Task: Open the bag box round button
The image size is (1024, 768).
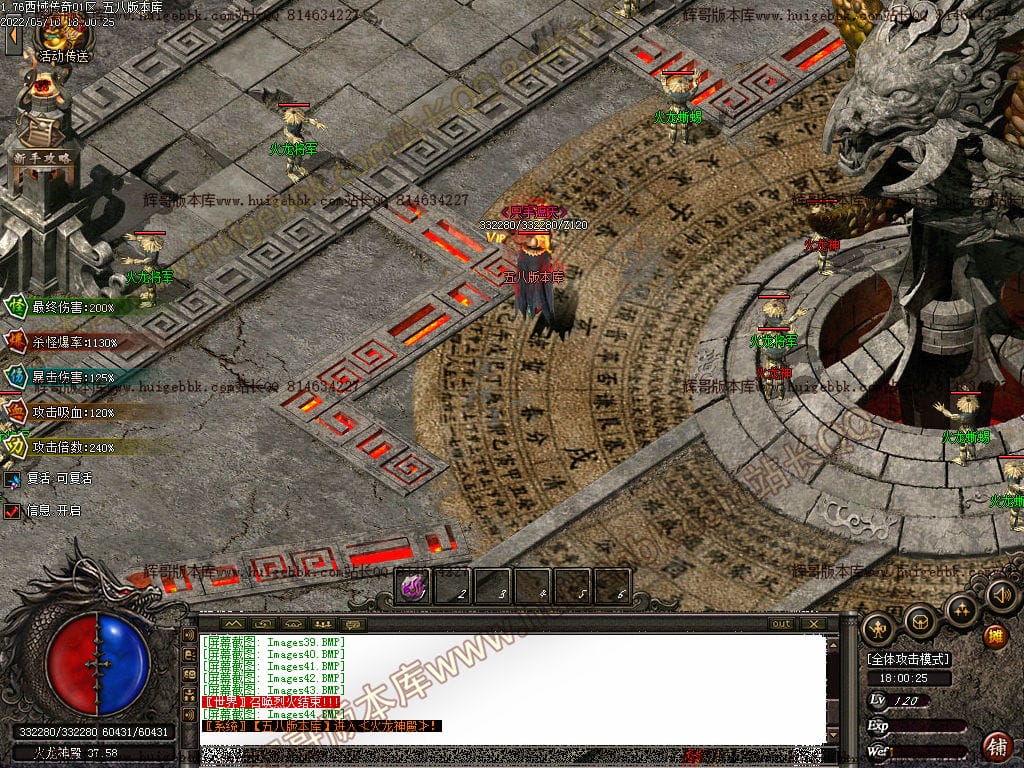Action: (920, 621)
